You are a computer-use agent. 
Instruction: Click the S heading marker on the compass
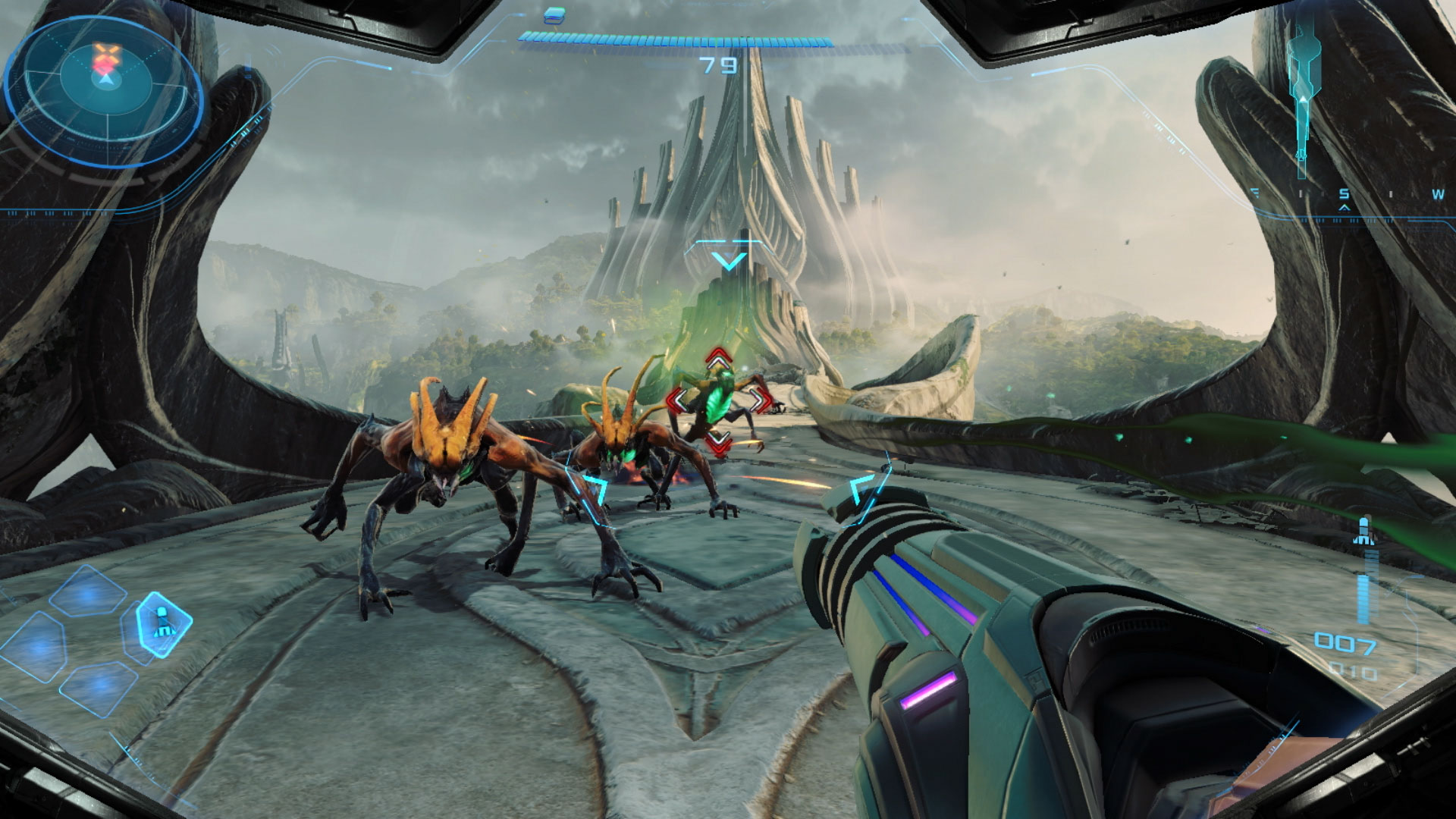pyautogui.click(x=1344, y=195)
